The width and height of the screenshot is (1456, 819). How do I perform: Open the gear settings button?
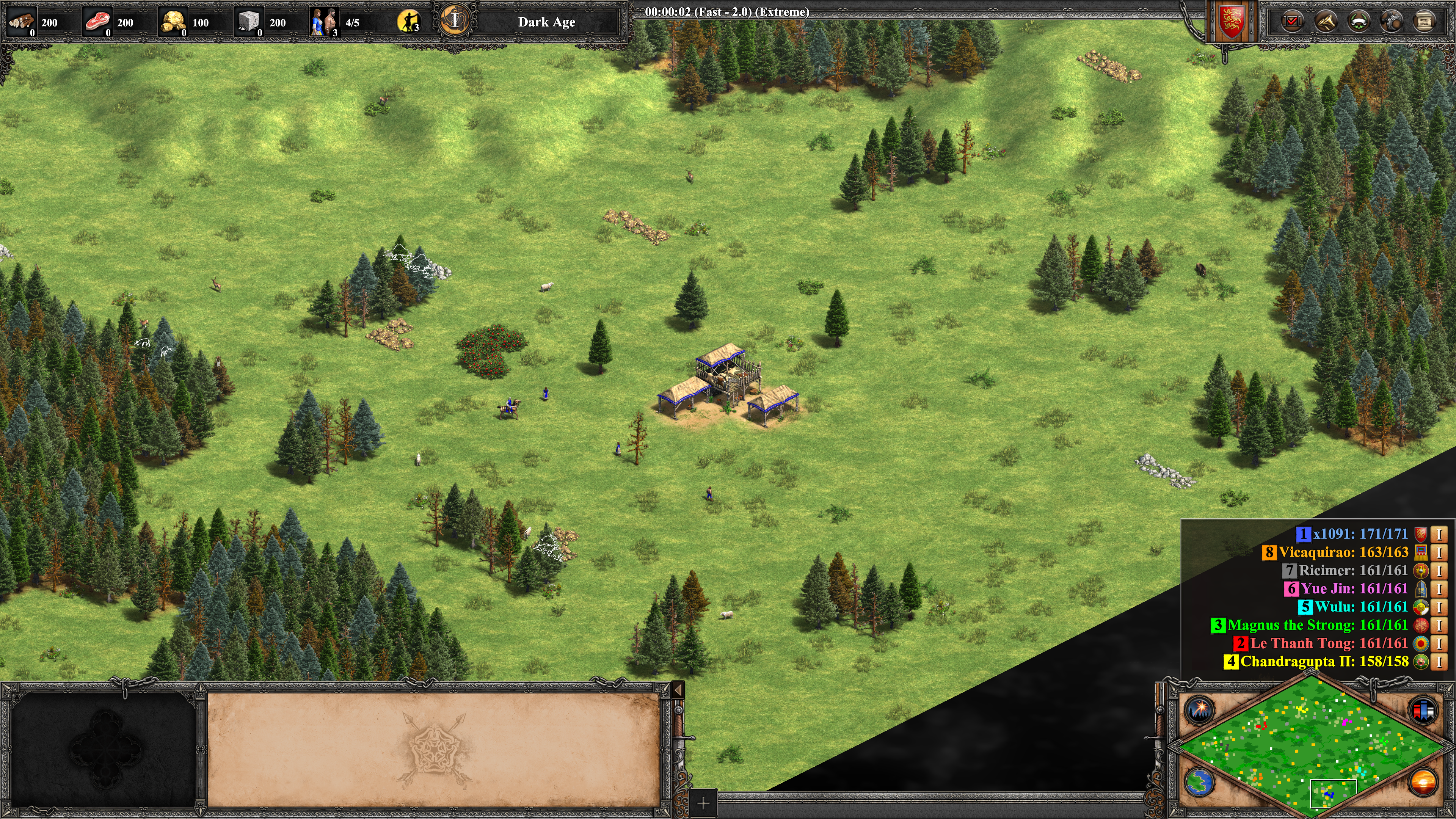(x=1392, y=22)
